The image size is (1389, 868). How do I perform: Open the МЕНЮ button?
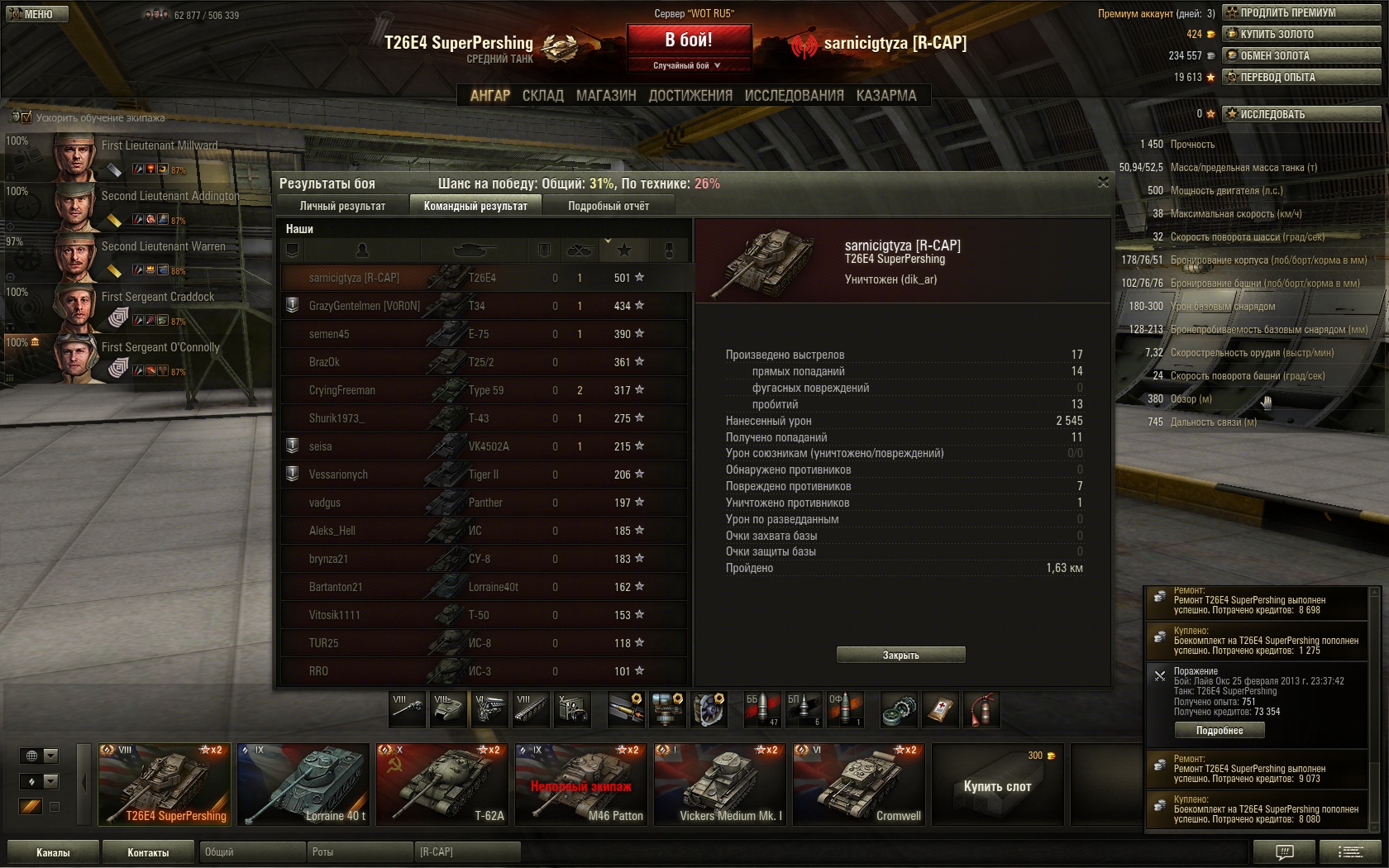tap(36, 14)
